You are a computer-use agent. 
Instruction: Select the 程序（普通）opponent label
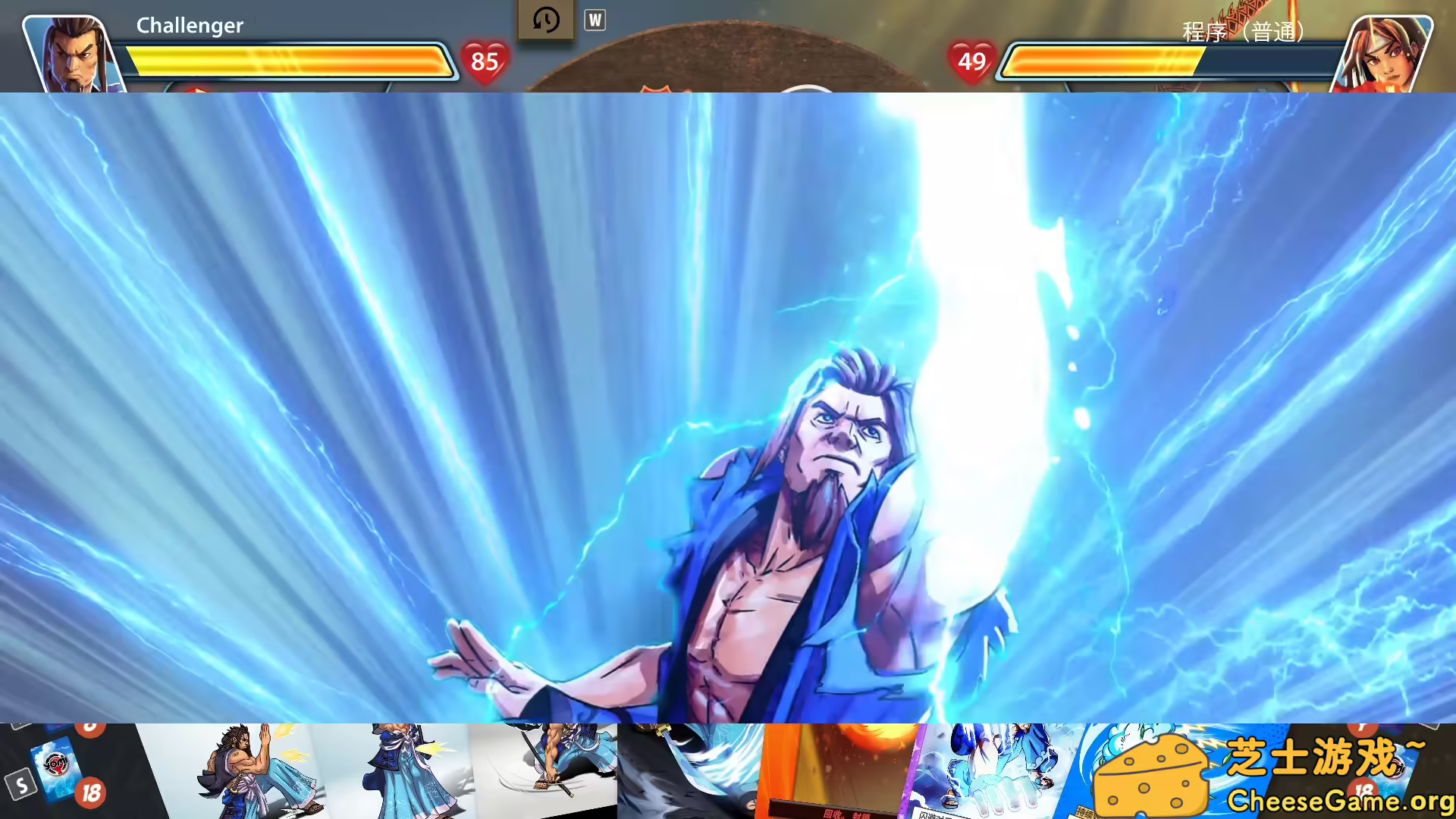[1241, 33]
